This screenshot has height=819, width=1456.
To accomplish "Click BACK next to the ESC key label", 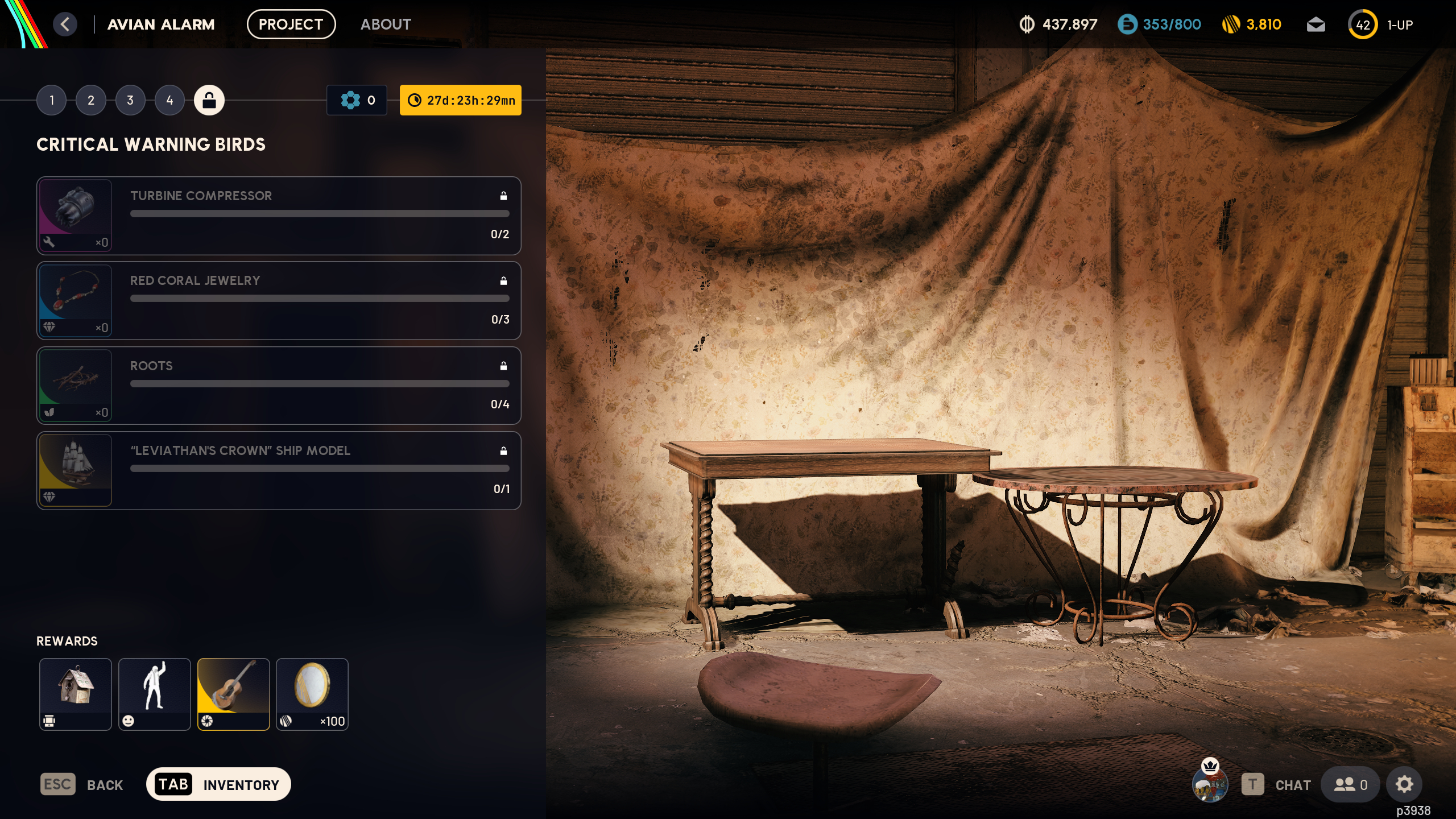I will 105,784.
